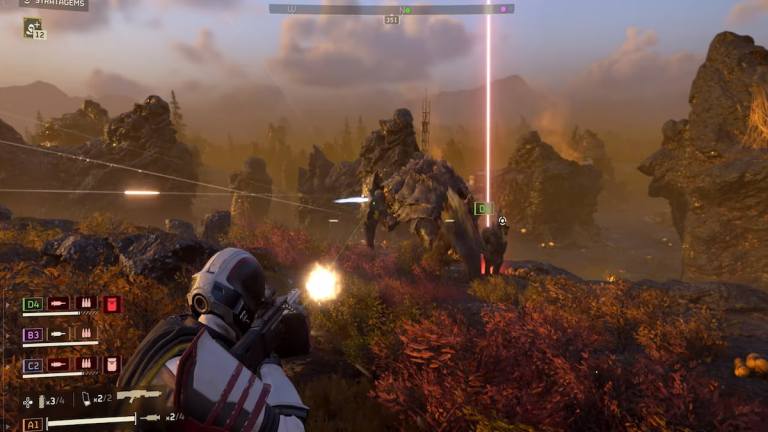Select squadmate B3's name tag

(32, 334)
